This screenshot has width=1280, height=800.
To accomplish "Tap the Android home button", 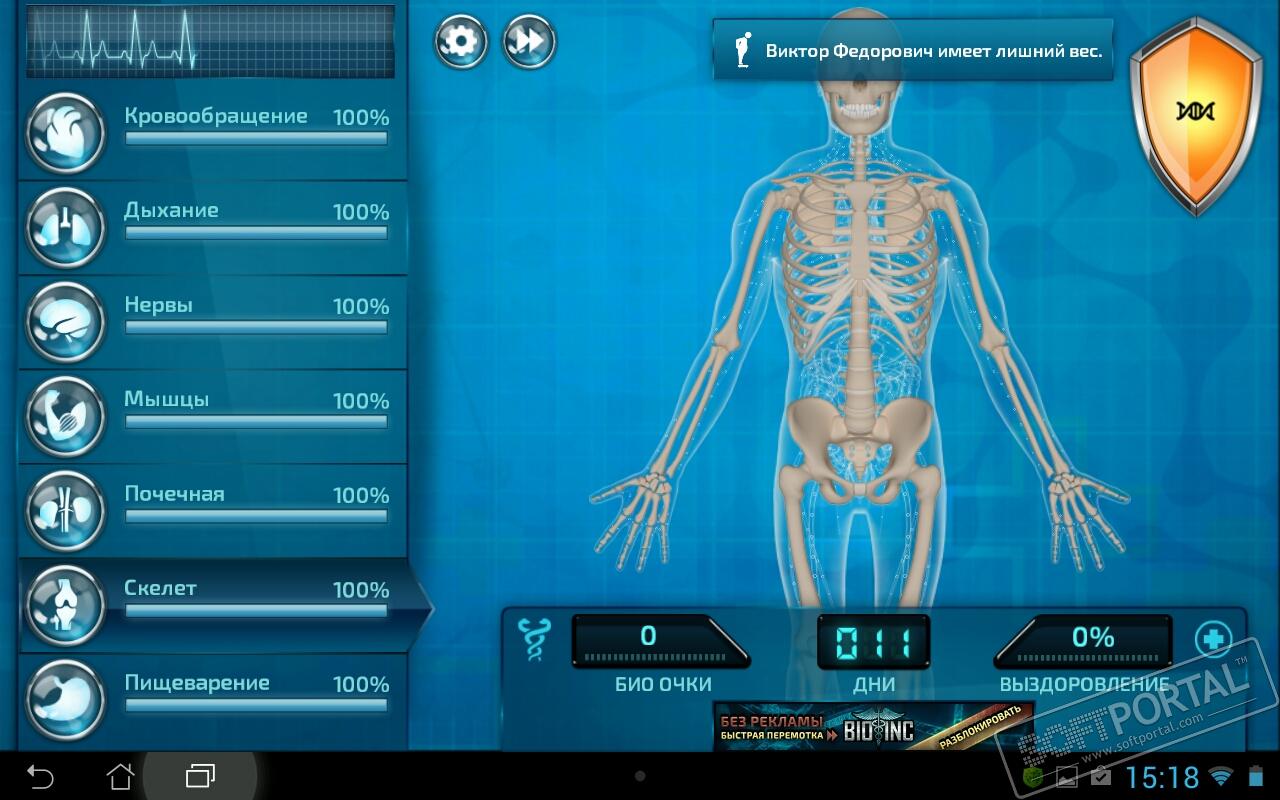I will [x=120, y=776].
